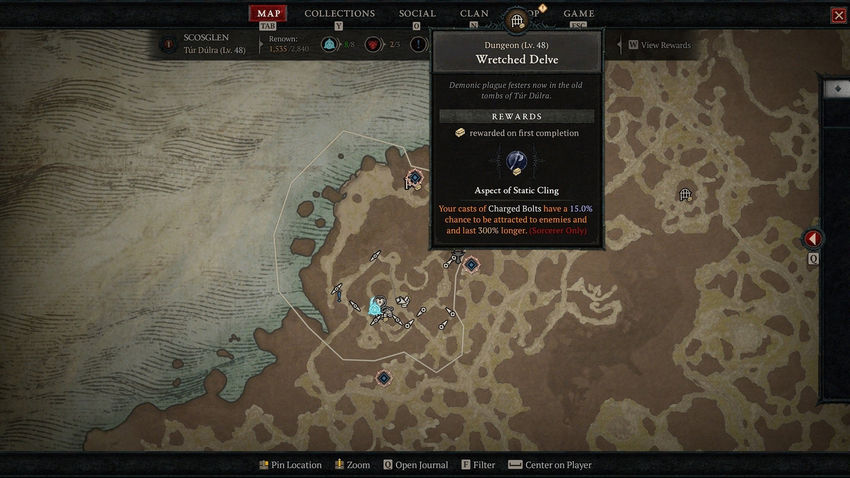Click the Scosglen region name header
This screenshot has width=850, height=478.
[x=207, y=38]
